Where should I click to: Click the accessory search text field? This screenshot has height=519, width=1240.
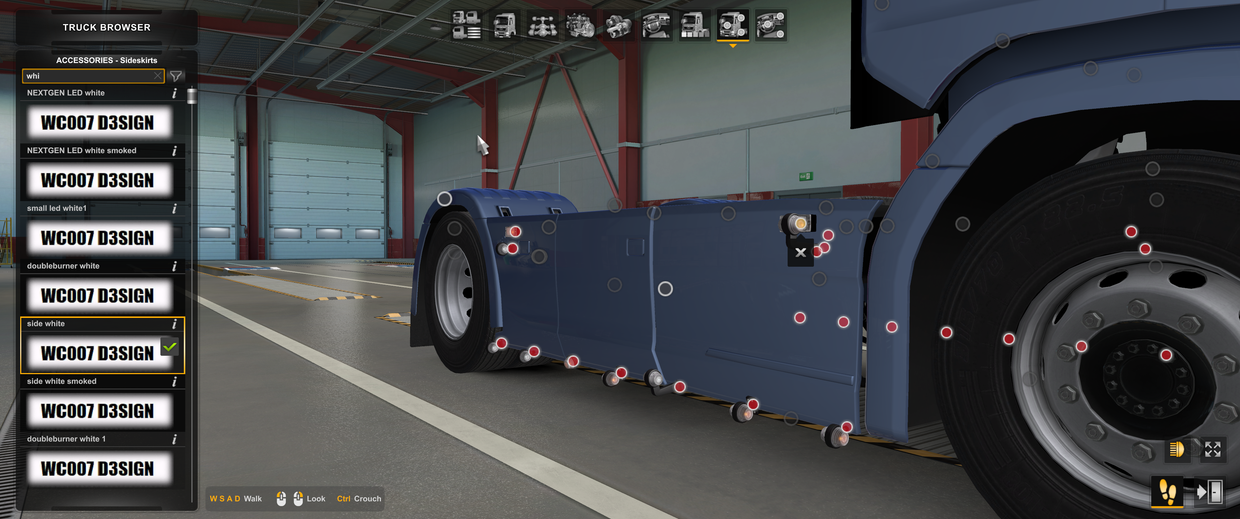point(88,76)
